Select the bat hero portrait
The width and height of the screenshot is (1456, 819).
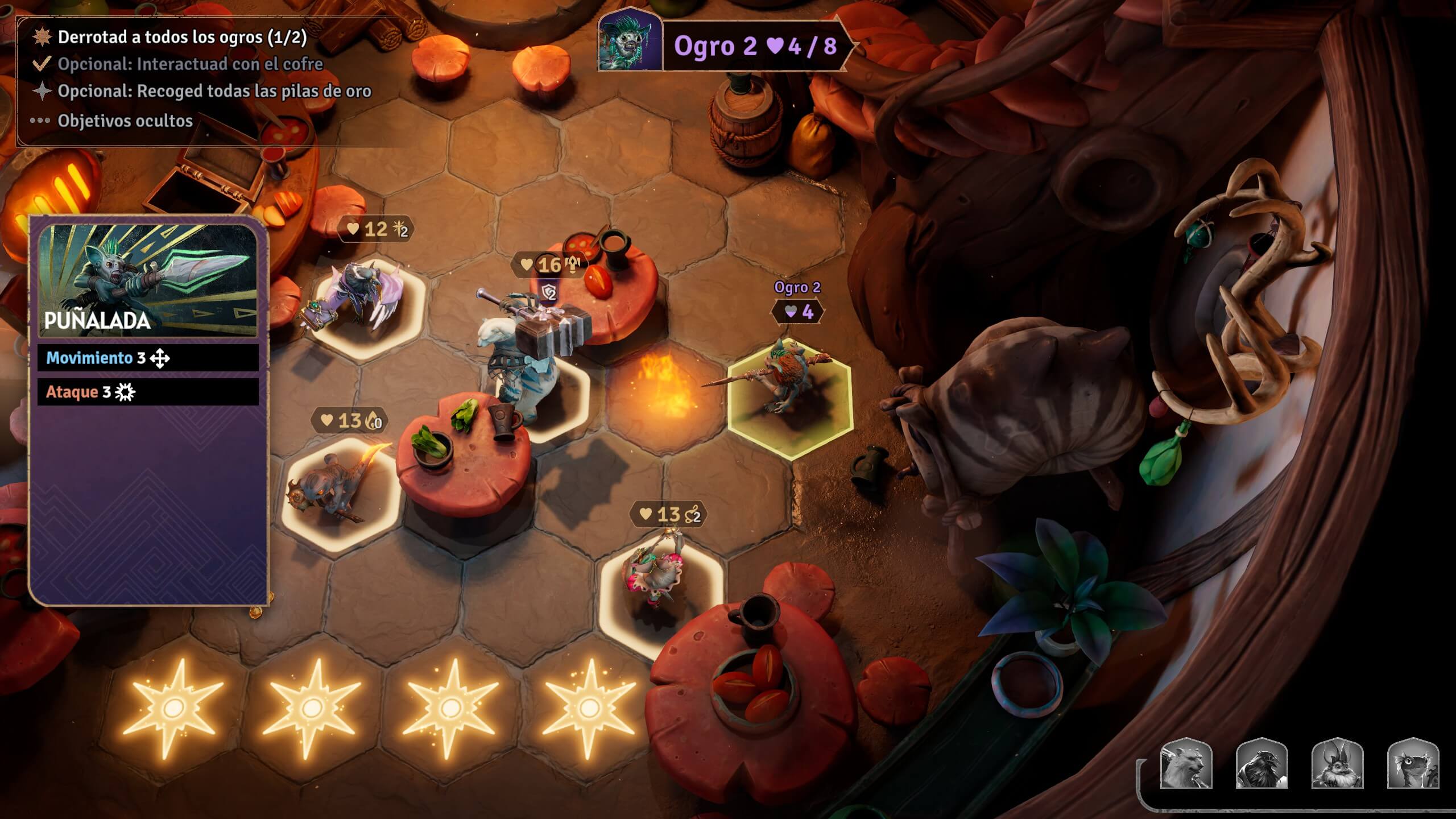(x=1337, y=764)
